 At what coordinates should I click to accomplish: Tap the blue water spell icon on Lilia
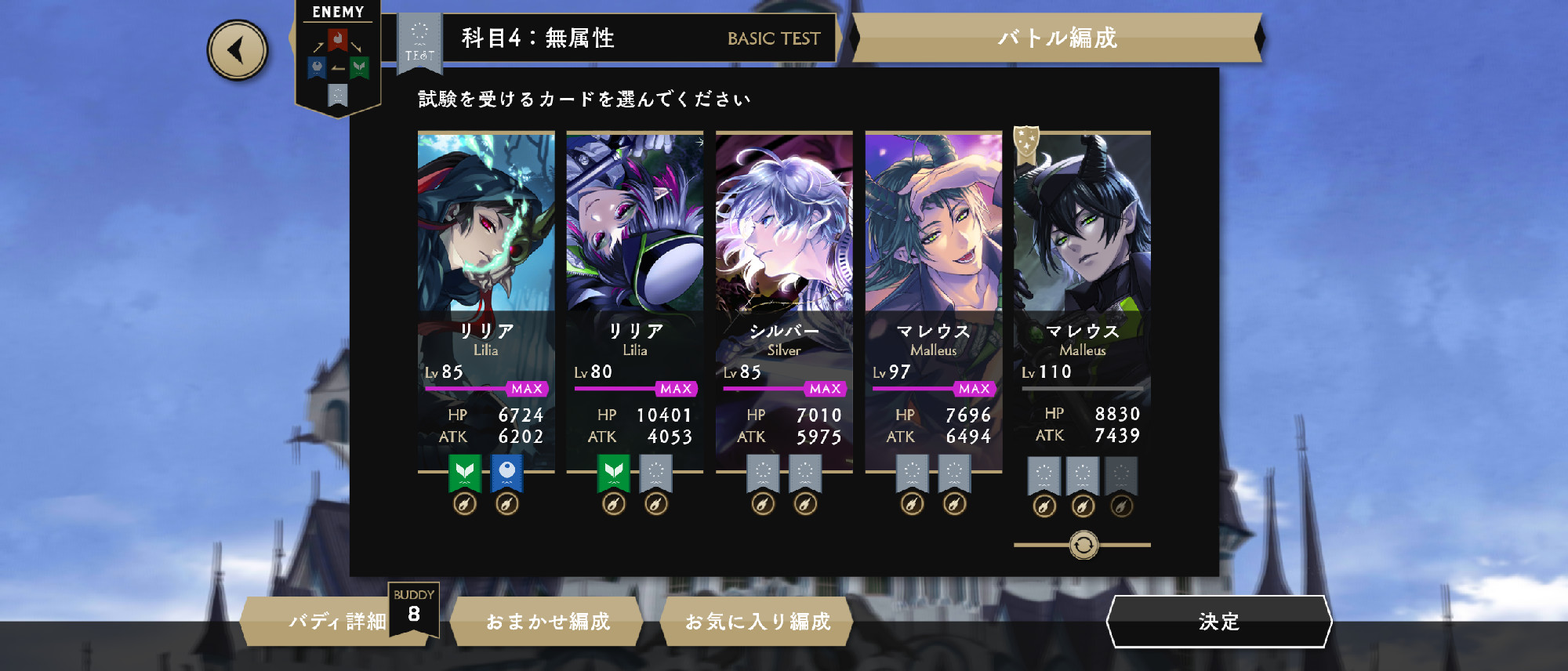pyautogui.click(x=507, y=472)
